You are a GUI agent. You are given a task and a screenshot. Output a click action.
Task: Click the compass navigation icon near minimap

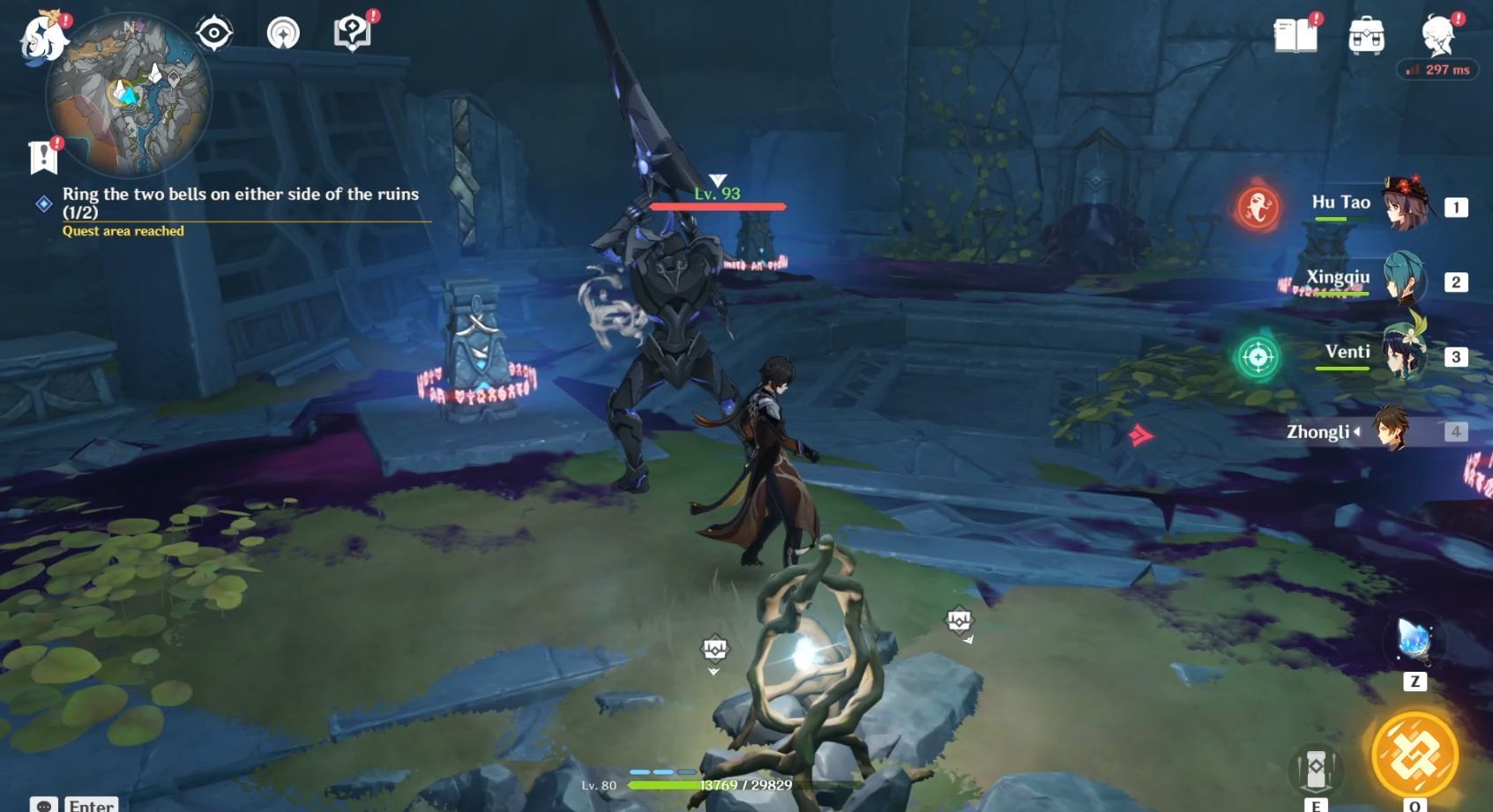[283, 32]
